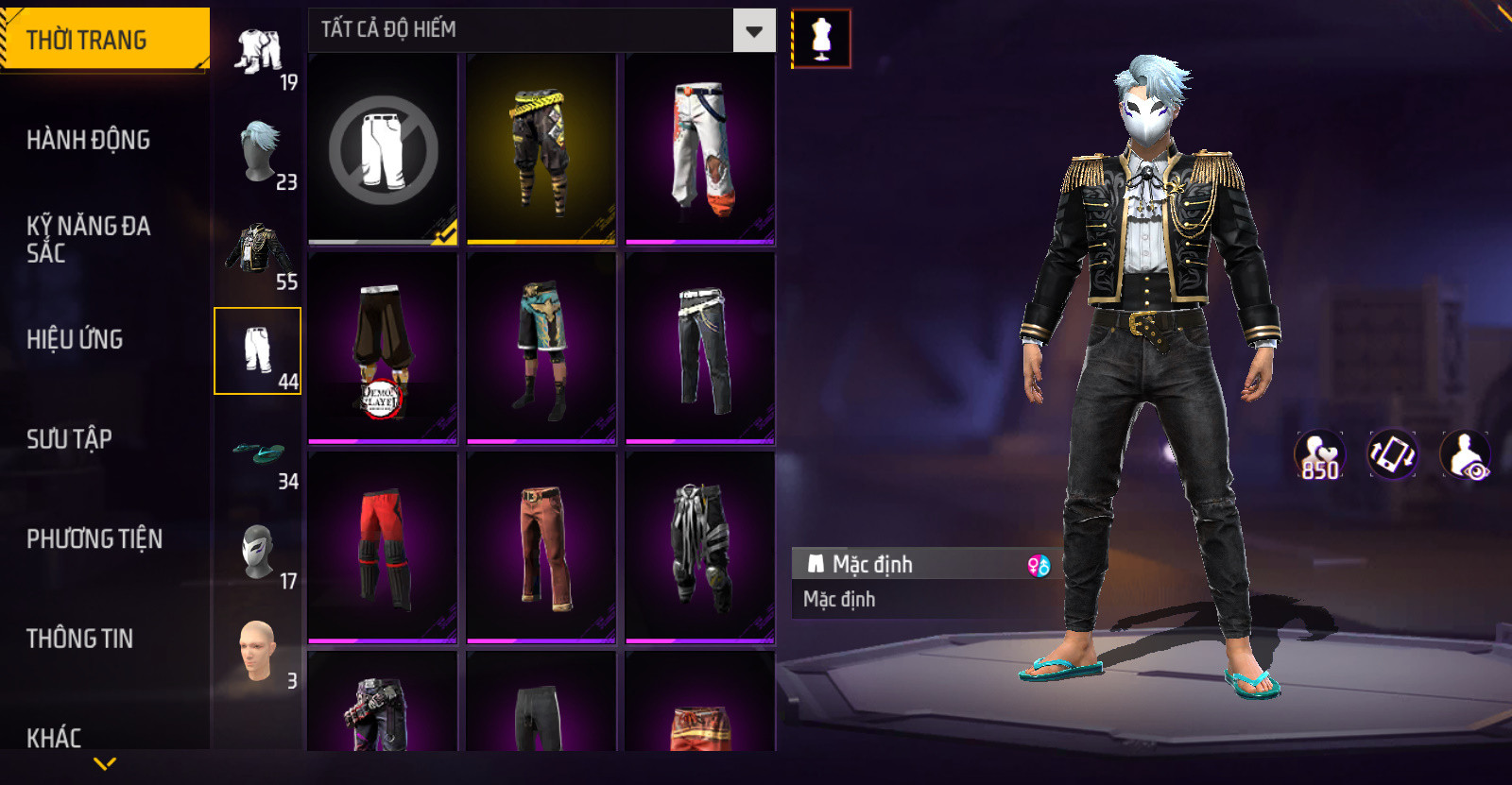1512x785 pixels.
Task: Open Phương Tiện menu
Action: (94, 538)
